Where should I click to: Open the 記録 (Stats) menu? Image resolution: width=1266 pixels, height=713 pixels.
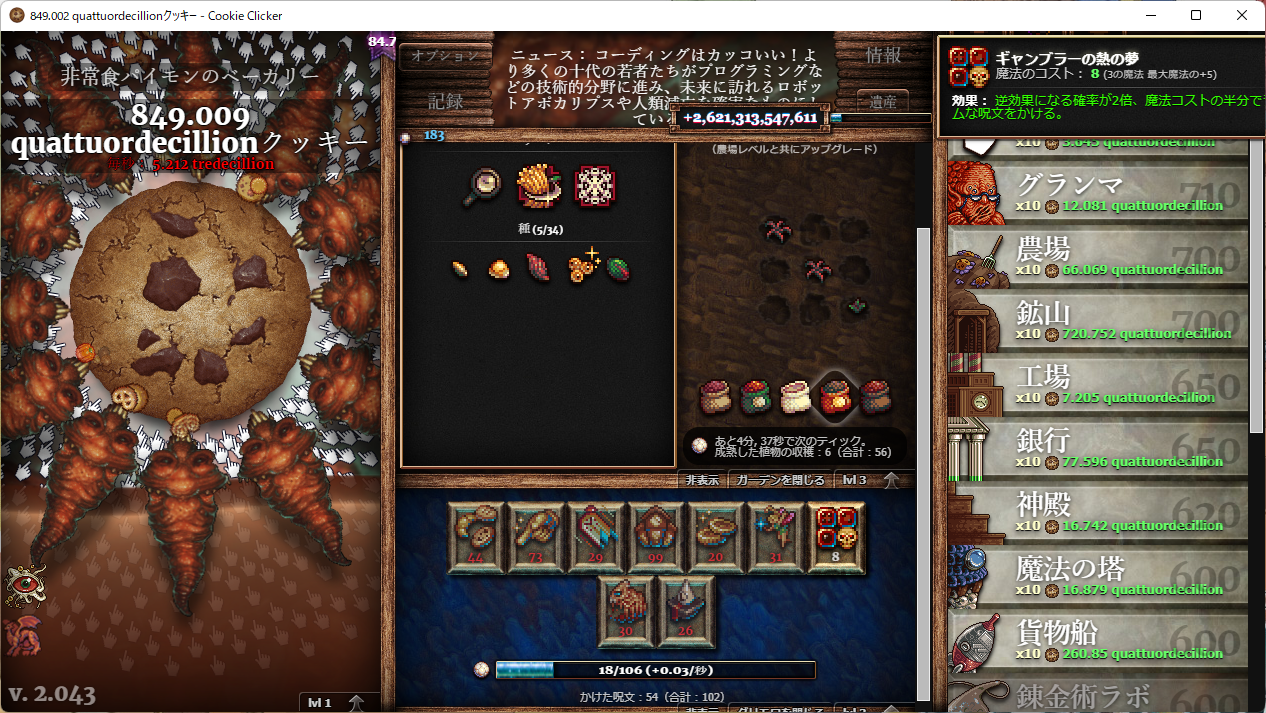[x=446, y=101]
